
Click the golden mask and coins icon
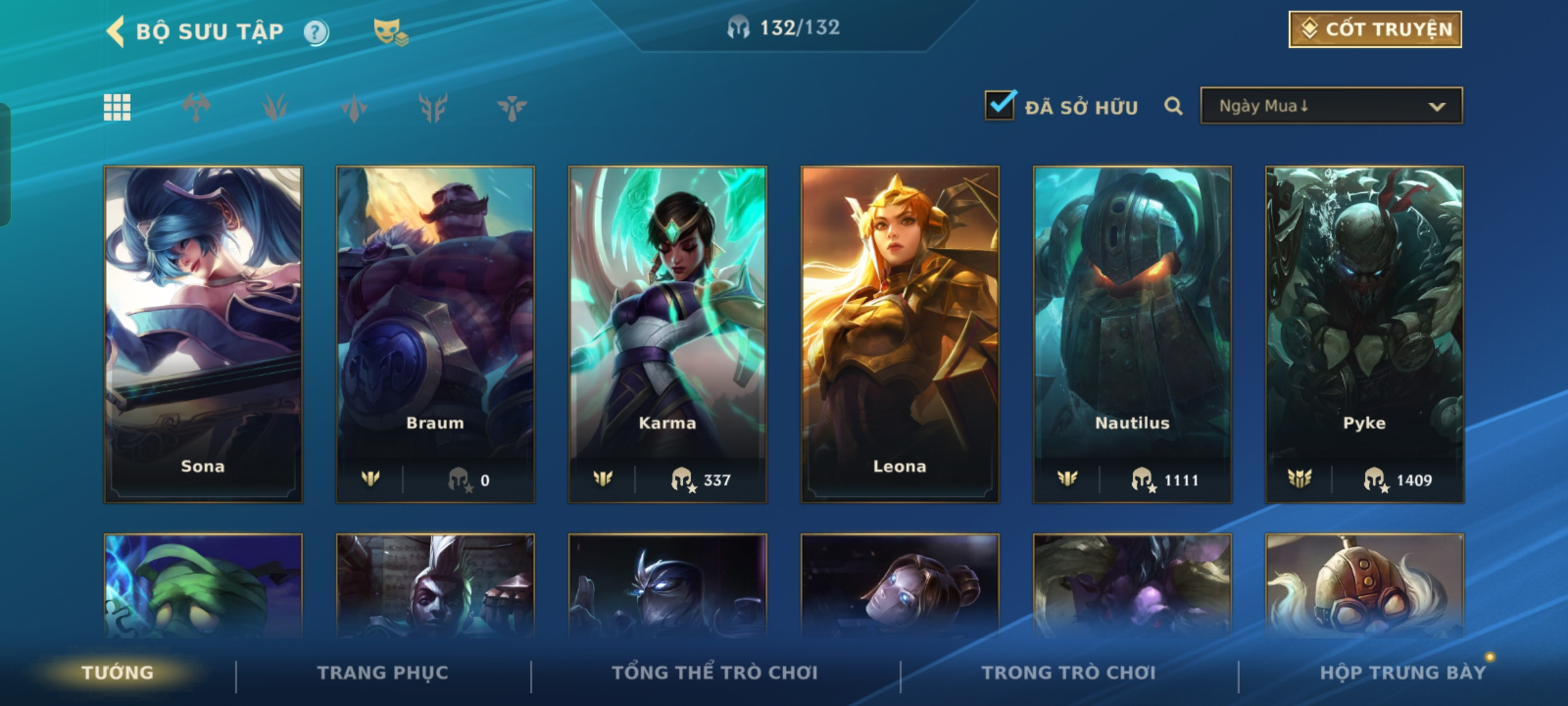click(390, 32)
